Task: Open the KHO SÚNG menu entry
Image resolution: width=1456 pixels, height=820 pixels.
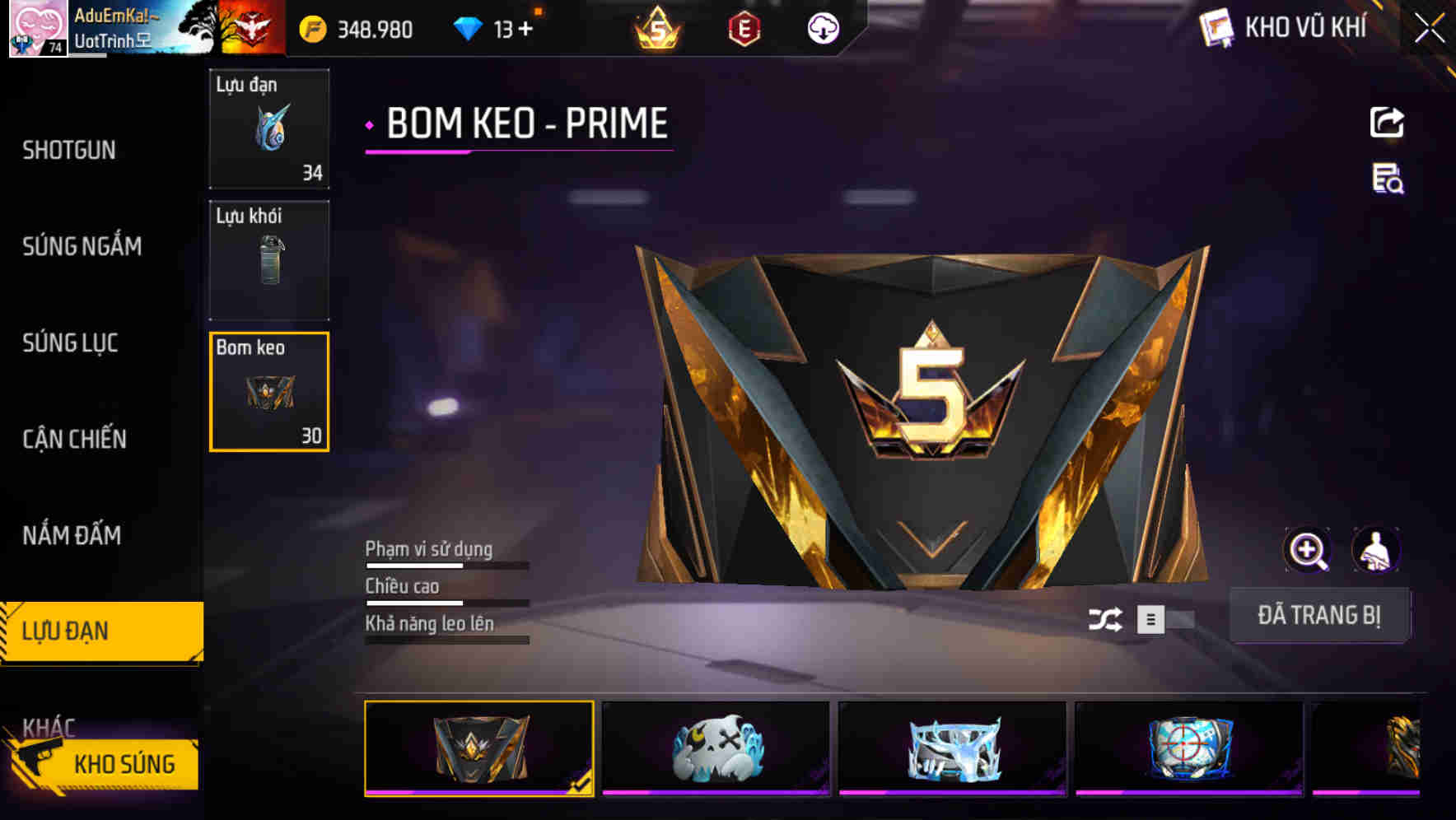Action: click(x=125, y=763)
